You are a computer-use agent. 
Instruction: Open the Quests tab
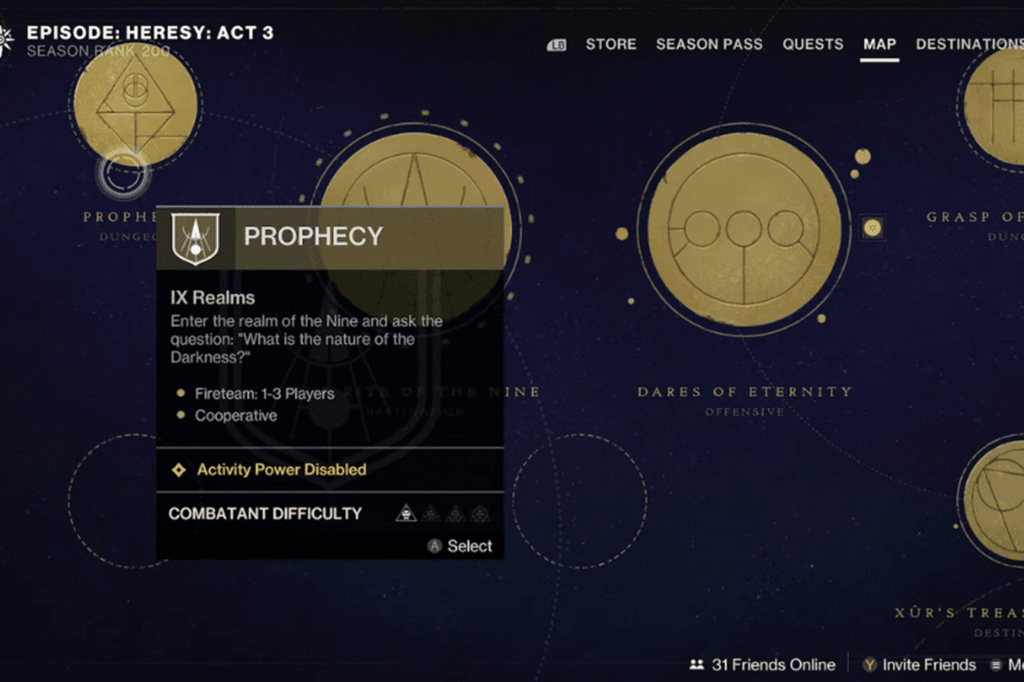812,44
